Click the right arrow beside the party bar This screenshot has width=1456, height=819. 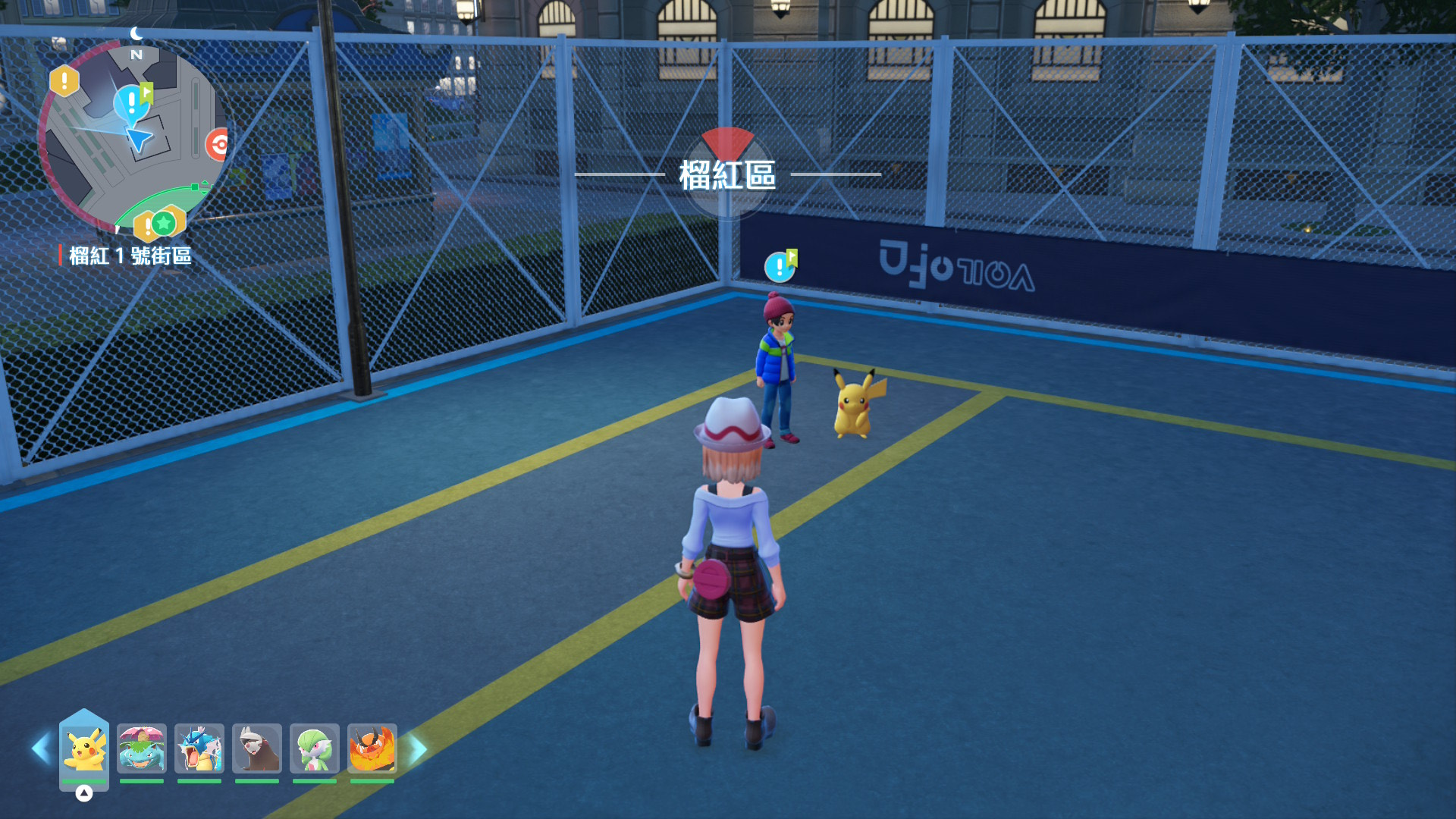click(x=418, y=749)
